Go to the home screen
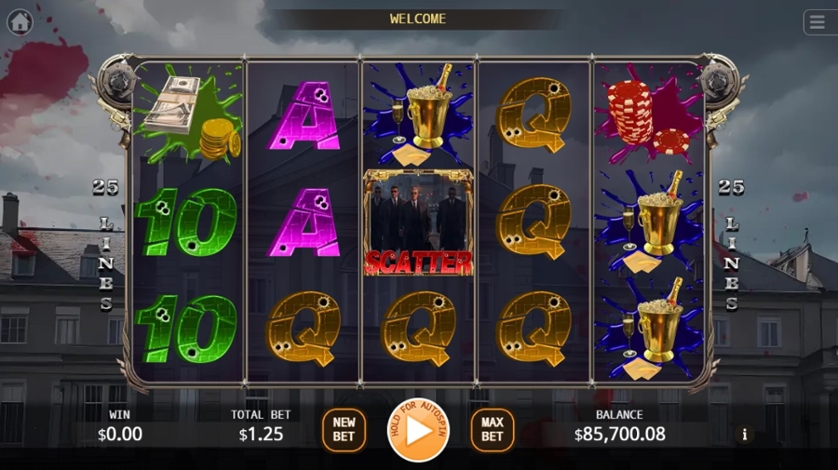 coord(19,21)
